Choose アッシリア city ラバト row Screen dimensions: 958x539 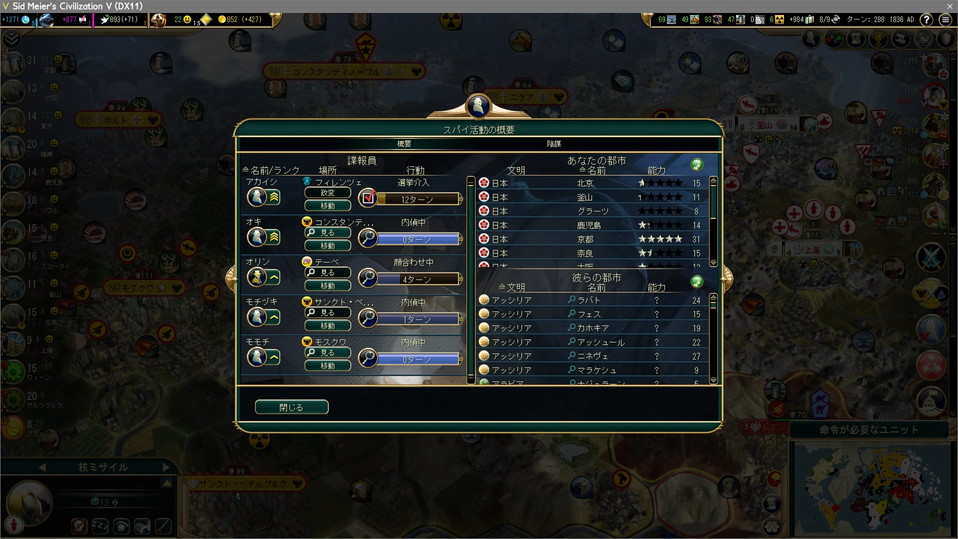594,300
